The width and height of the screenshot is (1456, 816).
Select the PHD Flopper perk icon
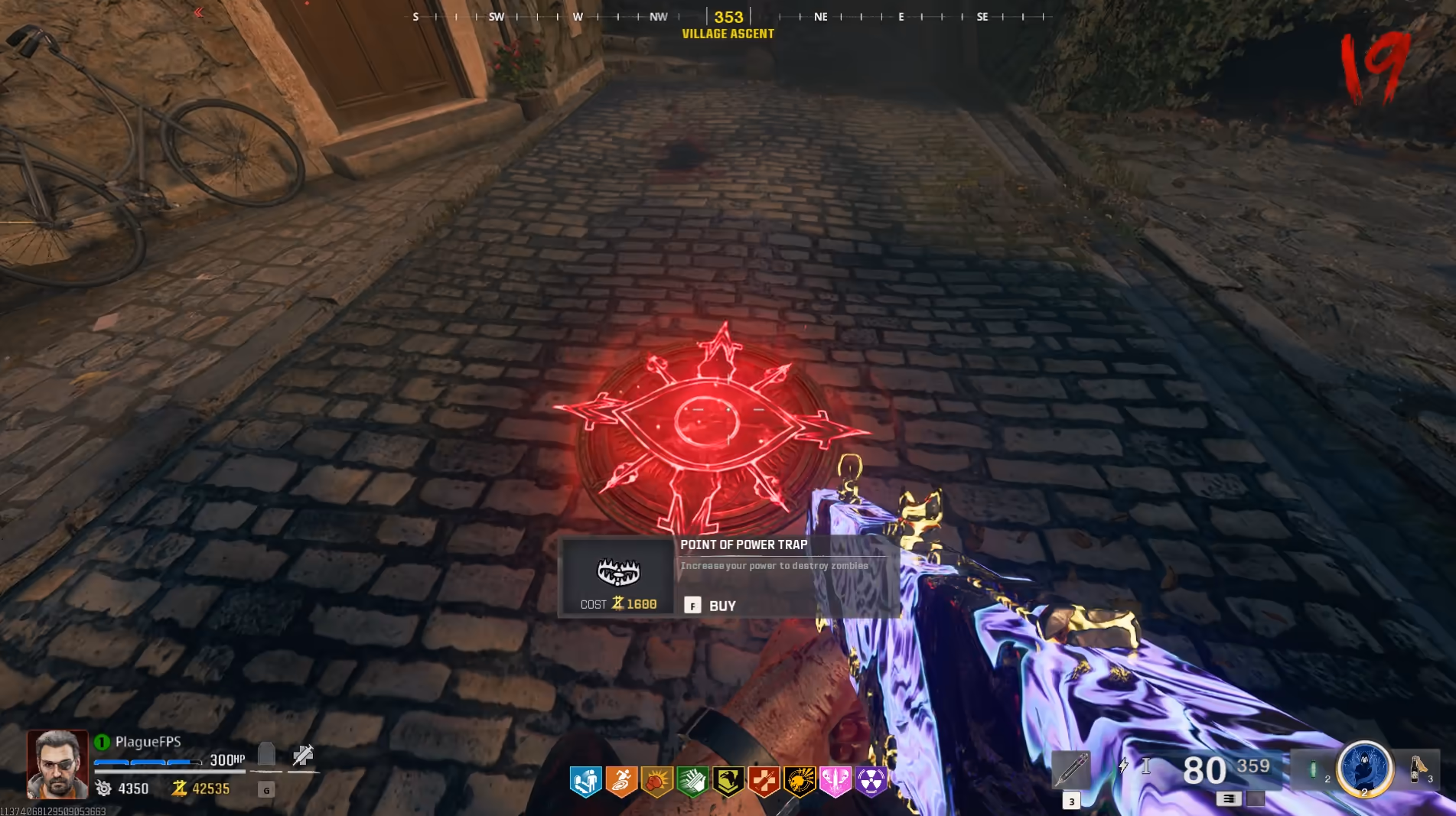[x=585, y=782]
